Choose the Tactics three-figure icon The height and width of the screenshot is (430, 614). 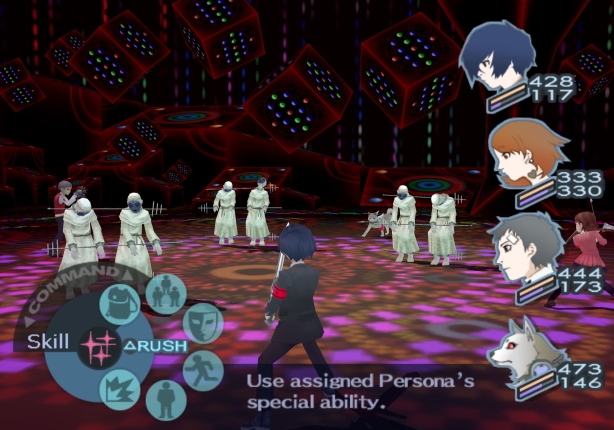165,292
